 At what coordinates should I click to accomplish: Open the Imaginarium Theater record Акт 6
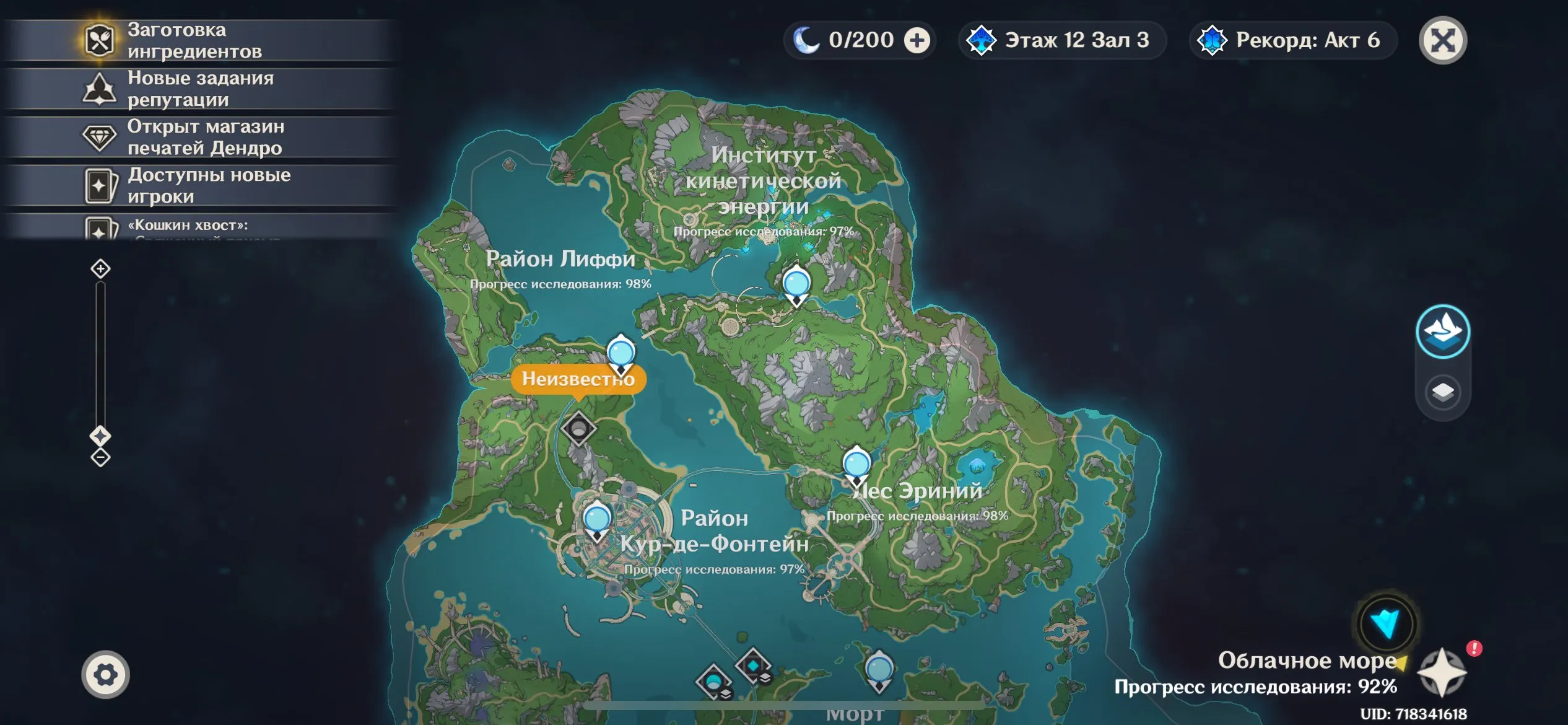coord(1293,41)
